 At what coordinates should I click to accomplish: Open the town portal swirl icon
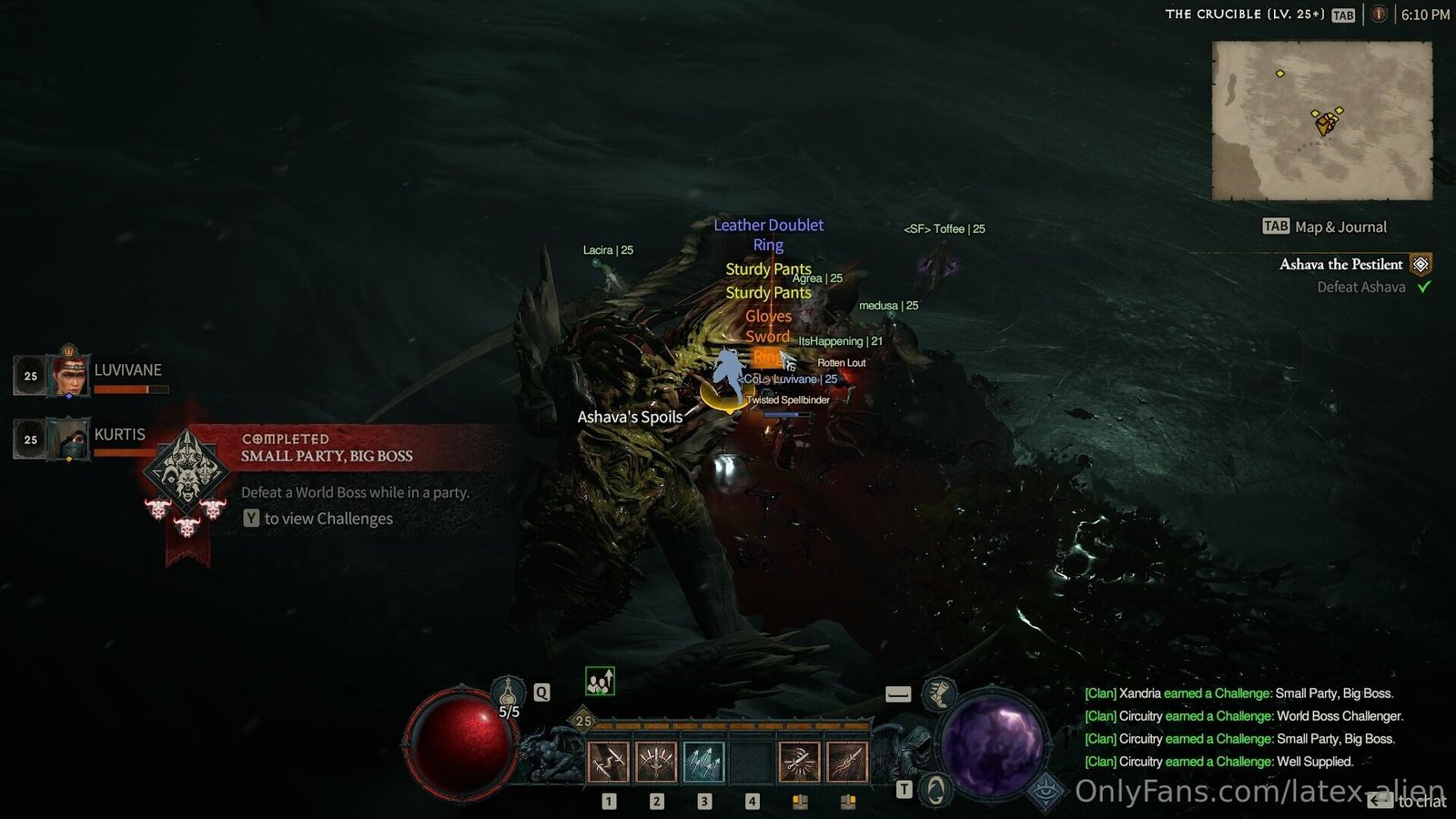click(935, 789)
